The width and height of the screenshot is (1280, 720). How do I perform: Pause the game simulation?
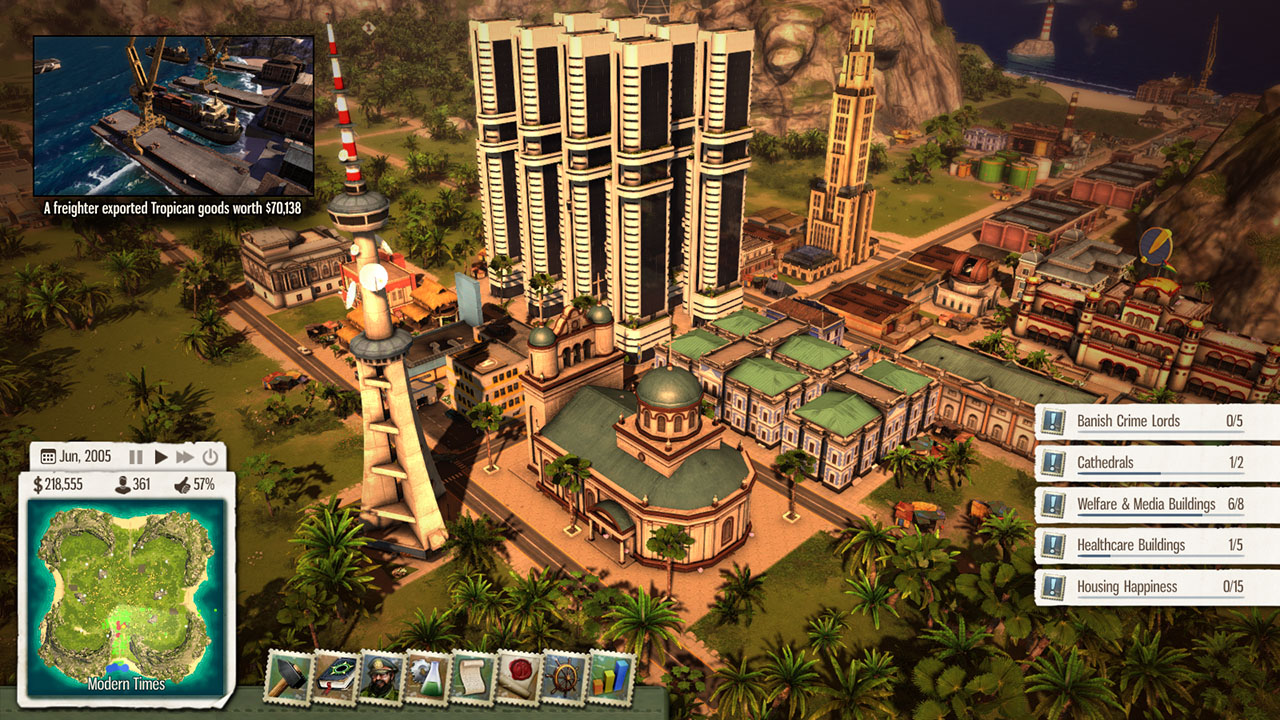click(x=136, y=457)
